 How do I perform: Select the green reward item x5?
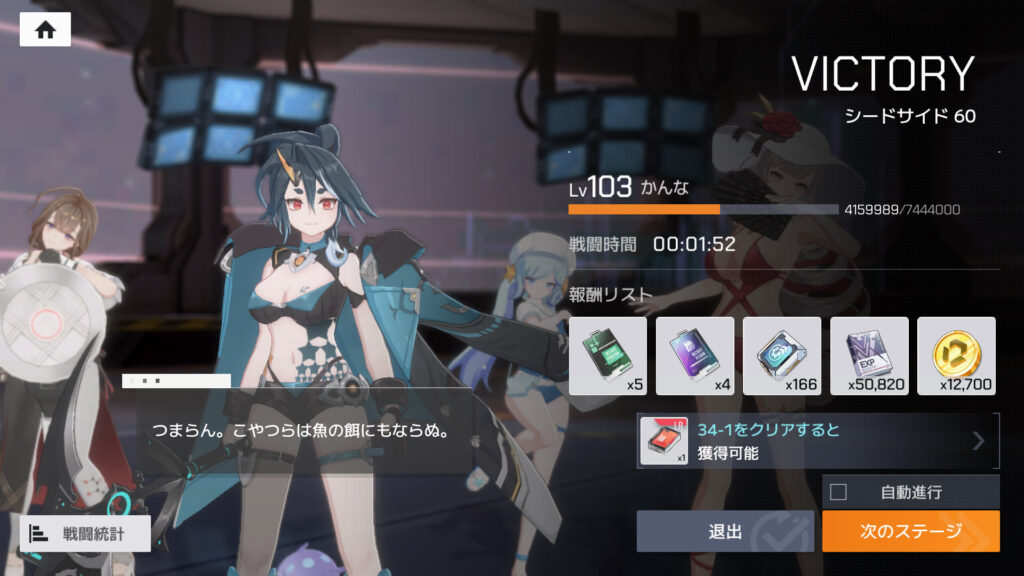pos(607,355)
